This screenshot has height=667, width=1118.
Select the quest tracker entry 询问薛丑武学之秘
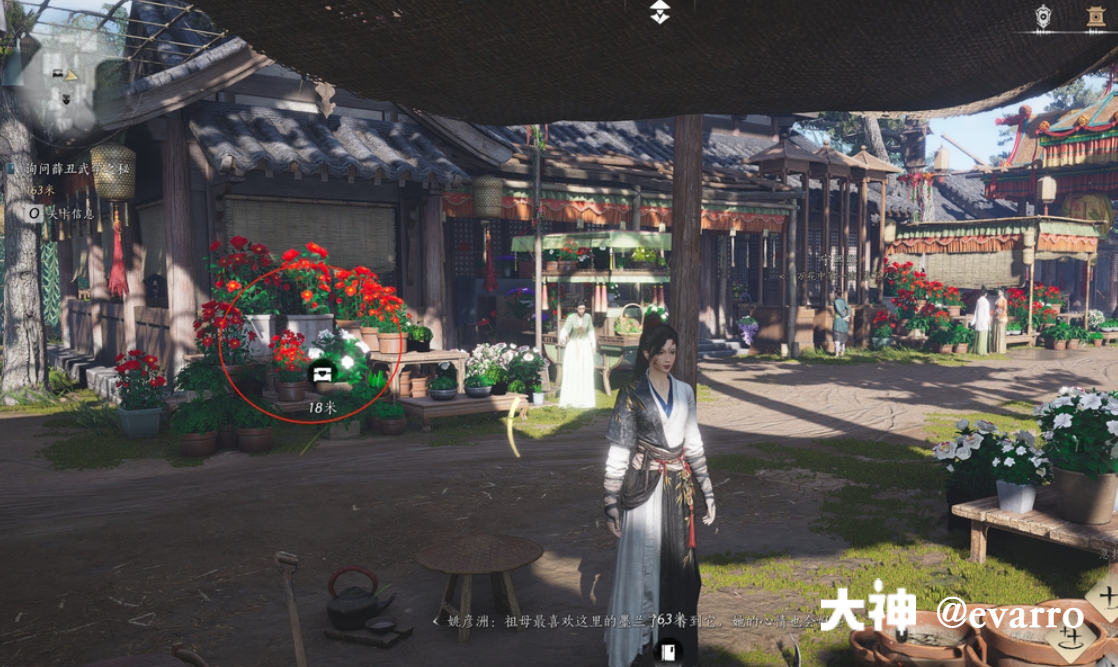[68, 170]
